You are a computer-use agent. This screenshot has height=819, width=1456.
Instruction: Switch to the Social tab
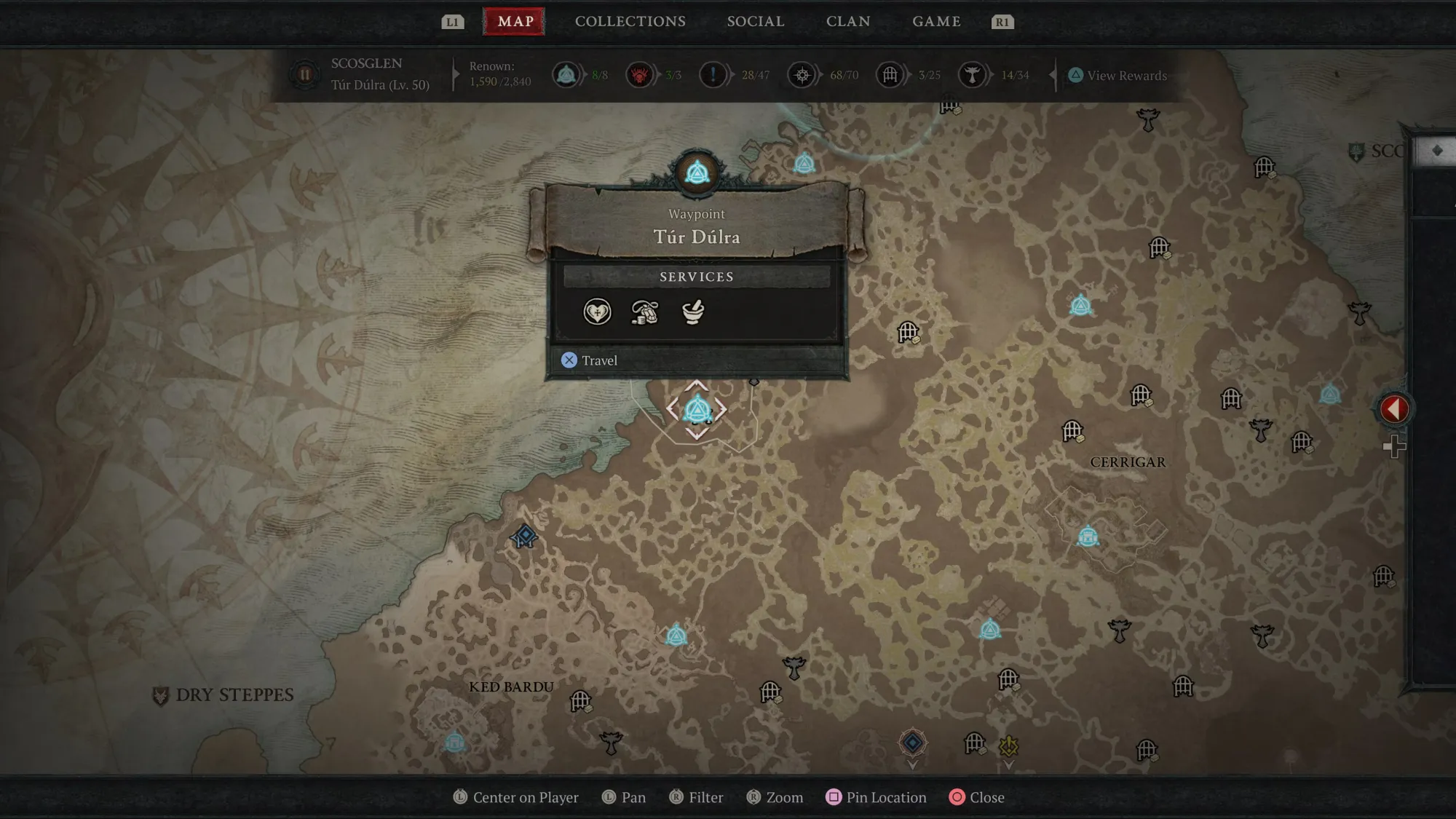tap(756, 22)
